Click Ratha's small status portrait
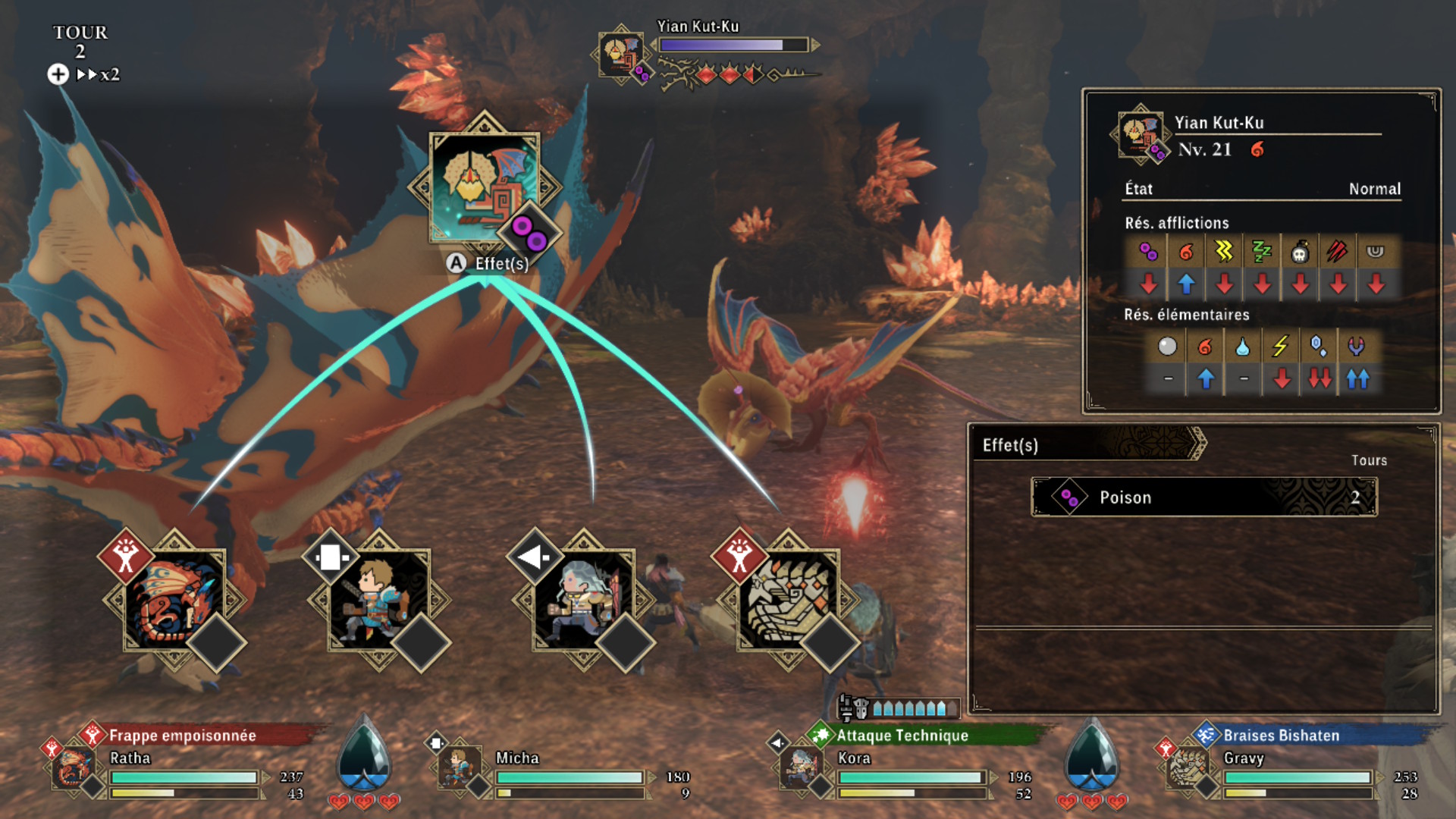The width and height of the screenshot is (1456, 819). (73, 767)
